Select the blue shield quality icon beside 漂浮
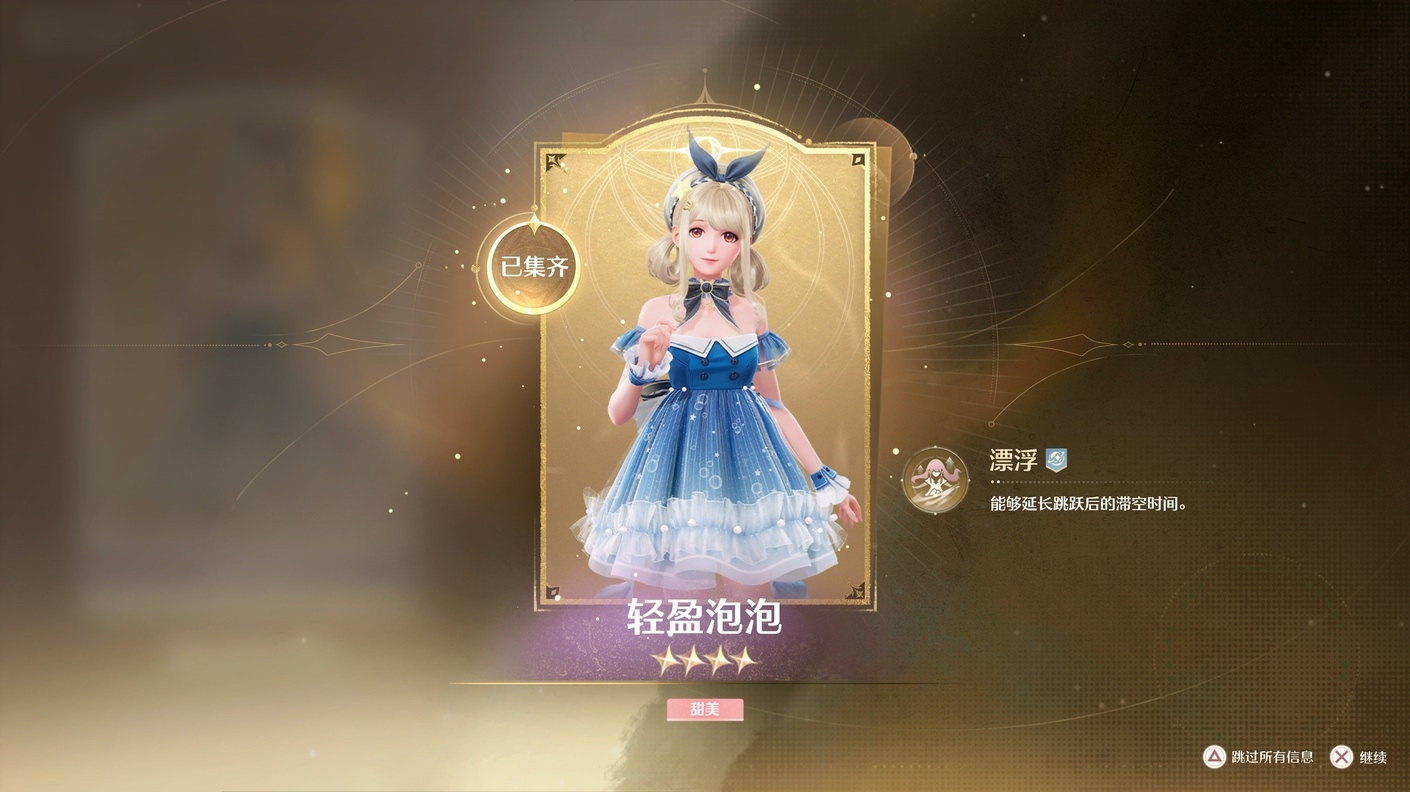The width and height of the screenshot is (1410, 792). pyautogui.click(x=1058, y=460)
